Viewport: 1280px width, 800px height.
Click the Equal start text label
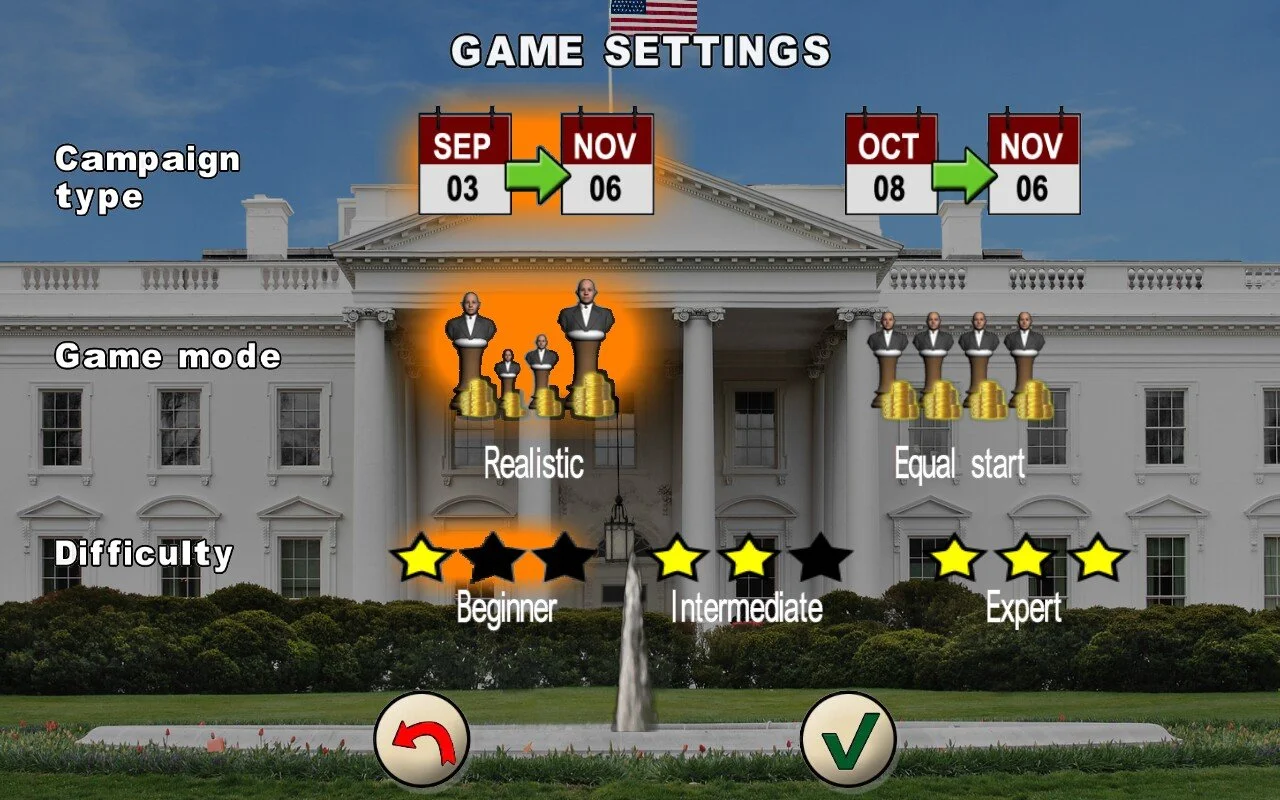tap(958, 463)
